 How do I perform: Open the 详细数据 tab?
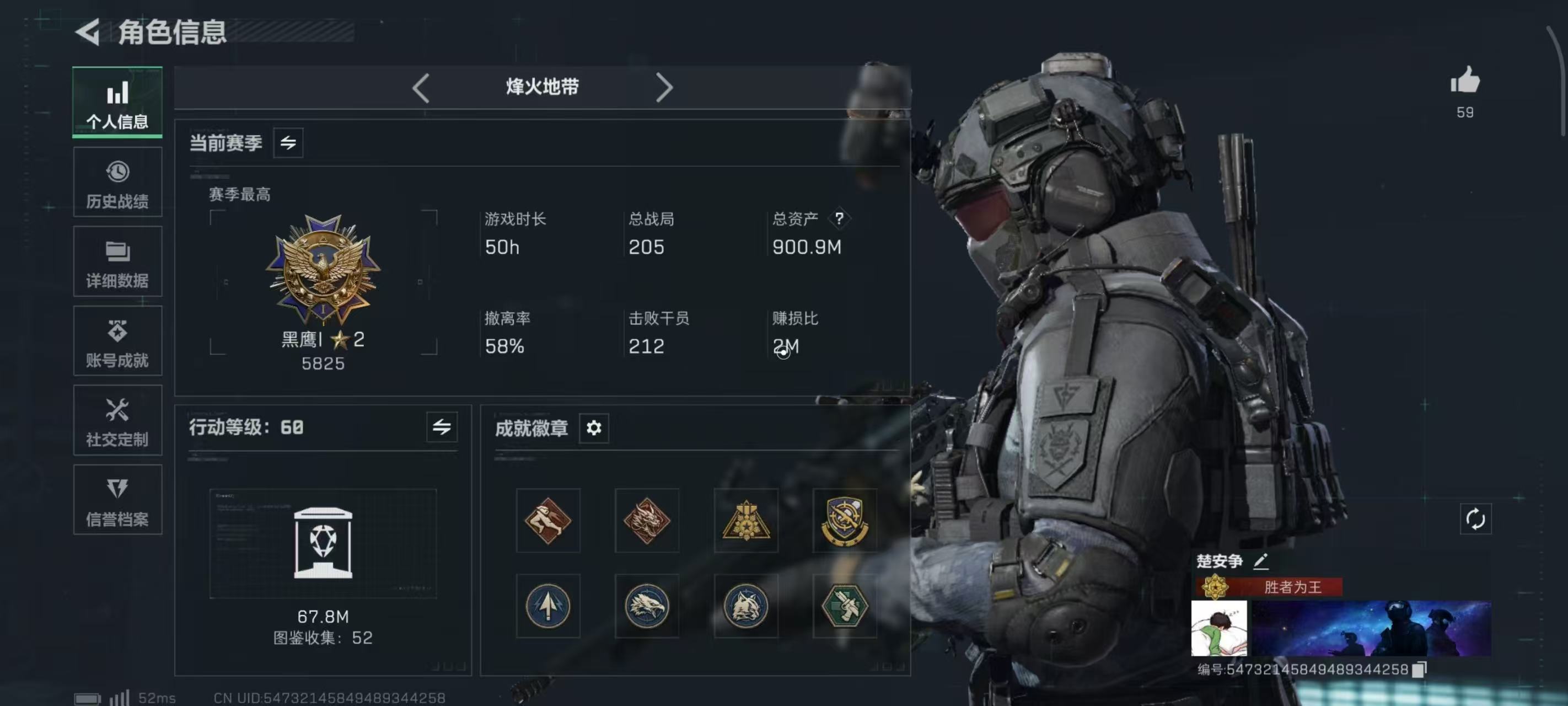pos(117,262)
